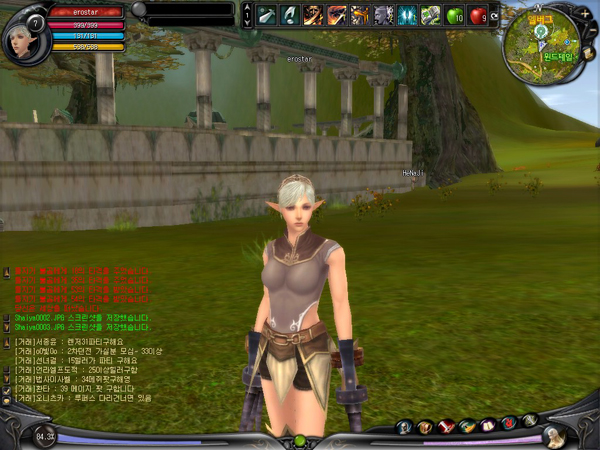The height and width of the screenshot is (450, 600).
Task: Use the red apple item with count 9
Action: click(477, 14)
